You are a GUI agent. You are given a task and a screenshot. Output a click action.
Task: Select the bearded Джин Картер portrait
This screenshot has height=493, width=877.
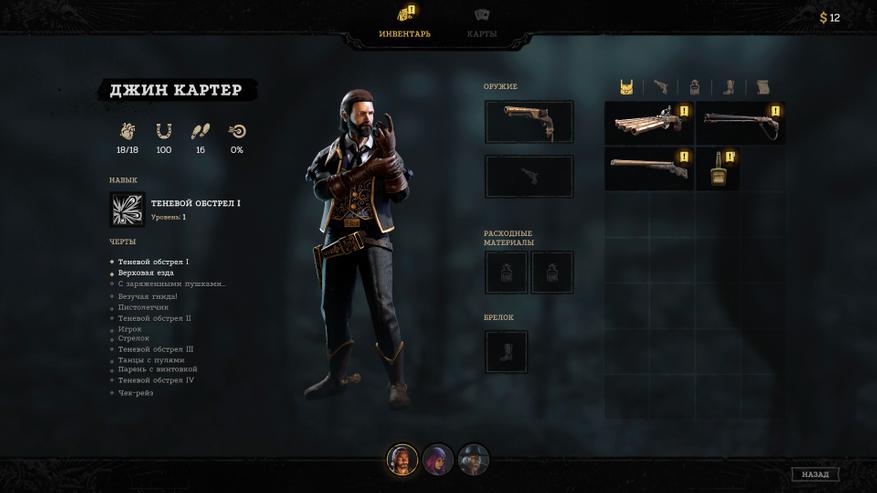[402, 460]
